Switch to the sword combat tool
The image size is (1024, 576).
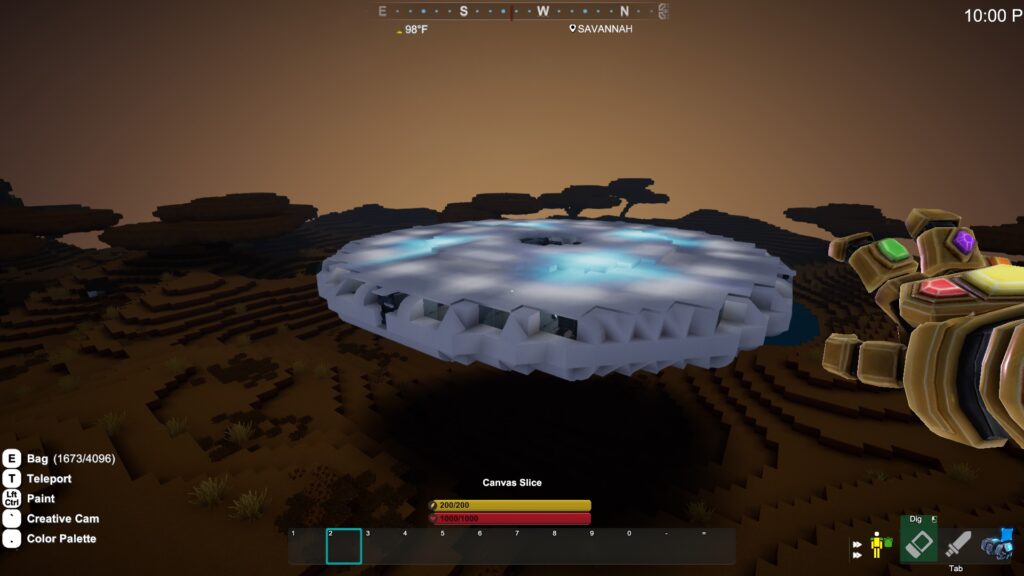[958, 544]
